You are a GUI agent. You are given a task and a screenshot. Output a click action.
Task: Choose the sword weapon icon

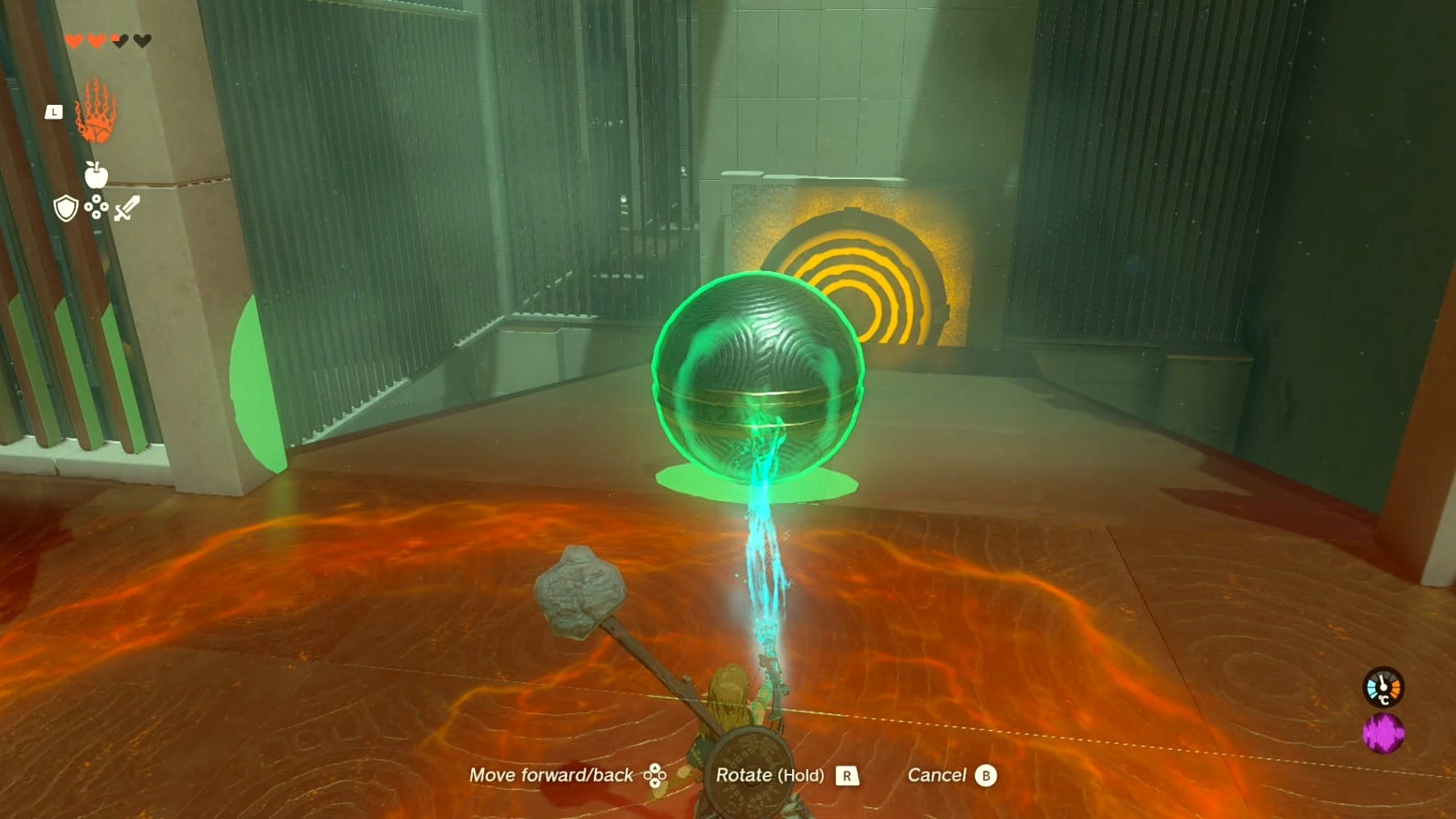pyautogui.click(x=127, y=209)
